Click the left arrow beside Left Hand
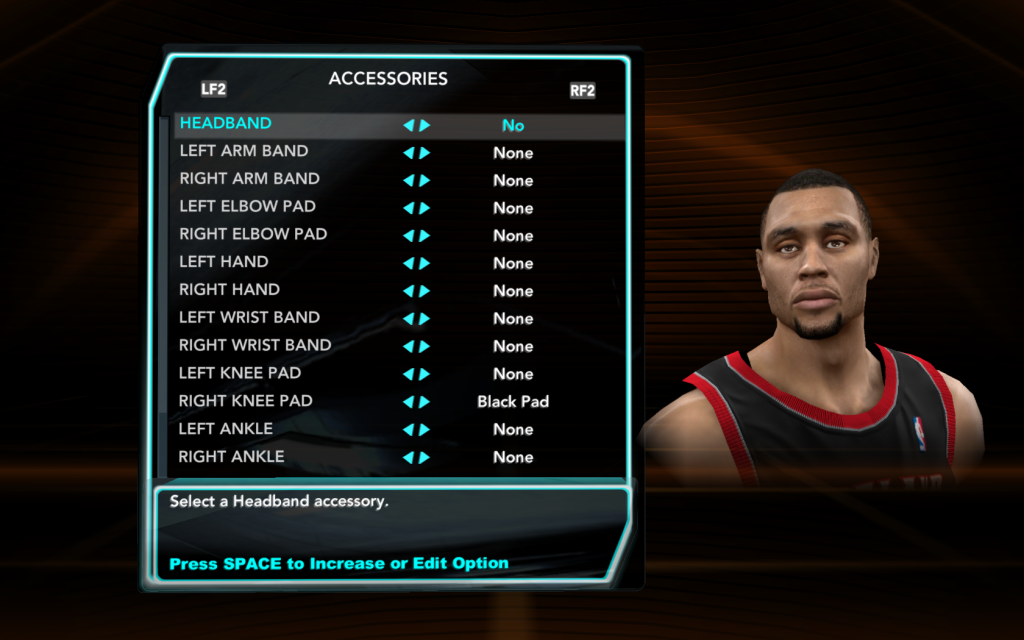This screenshot has width=1024, height=640. coord(408,264)
